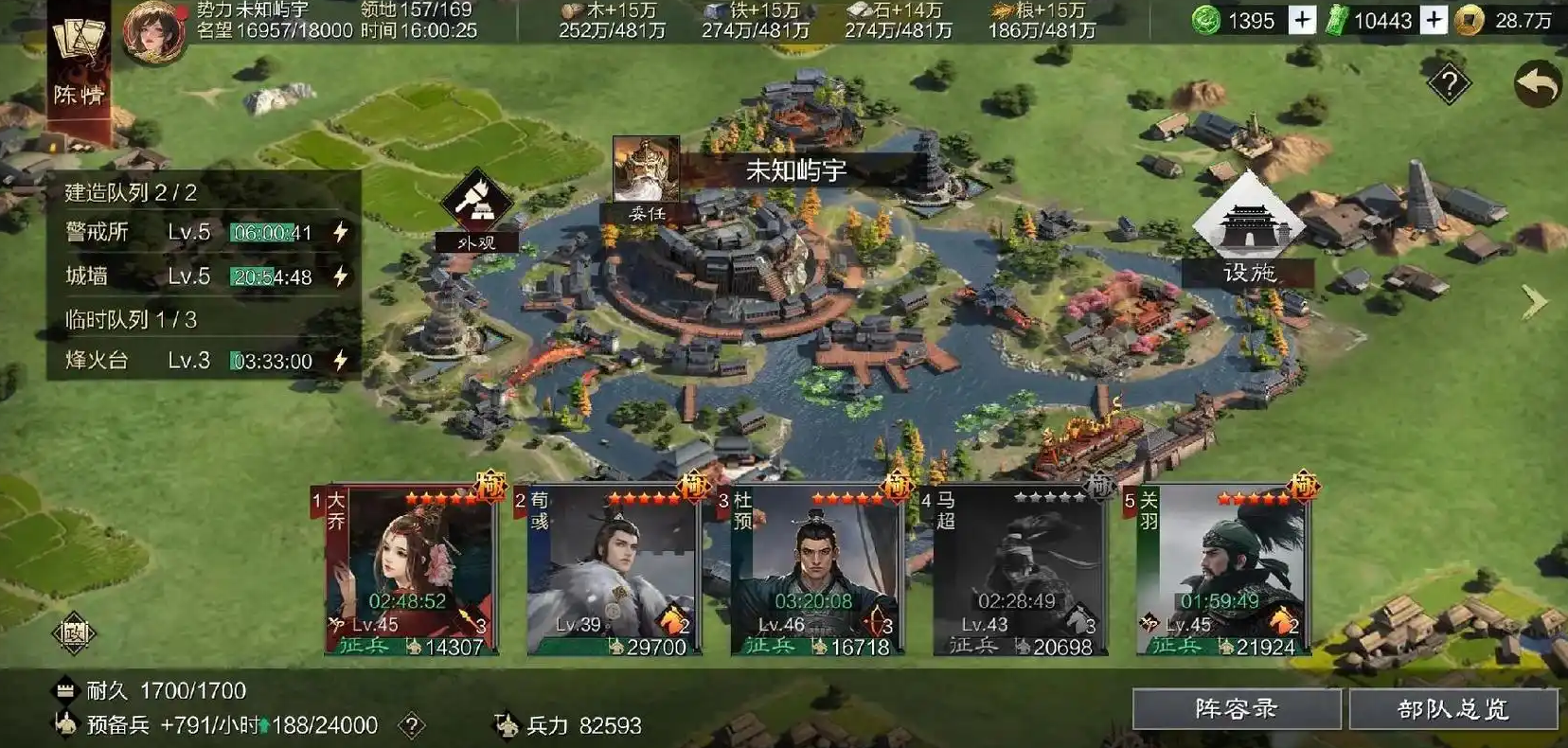Add more jade currency with plus button
The image size is (1568, 748).
pos(1302,20)
